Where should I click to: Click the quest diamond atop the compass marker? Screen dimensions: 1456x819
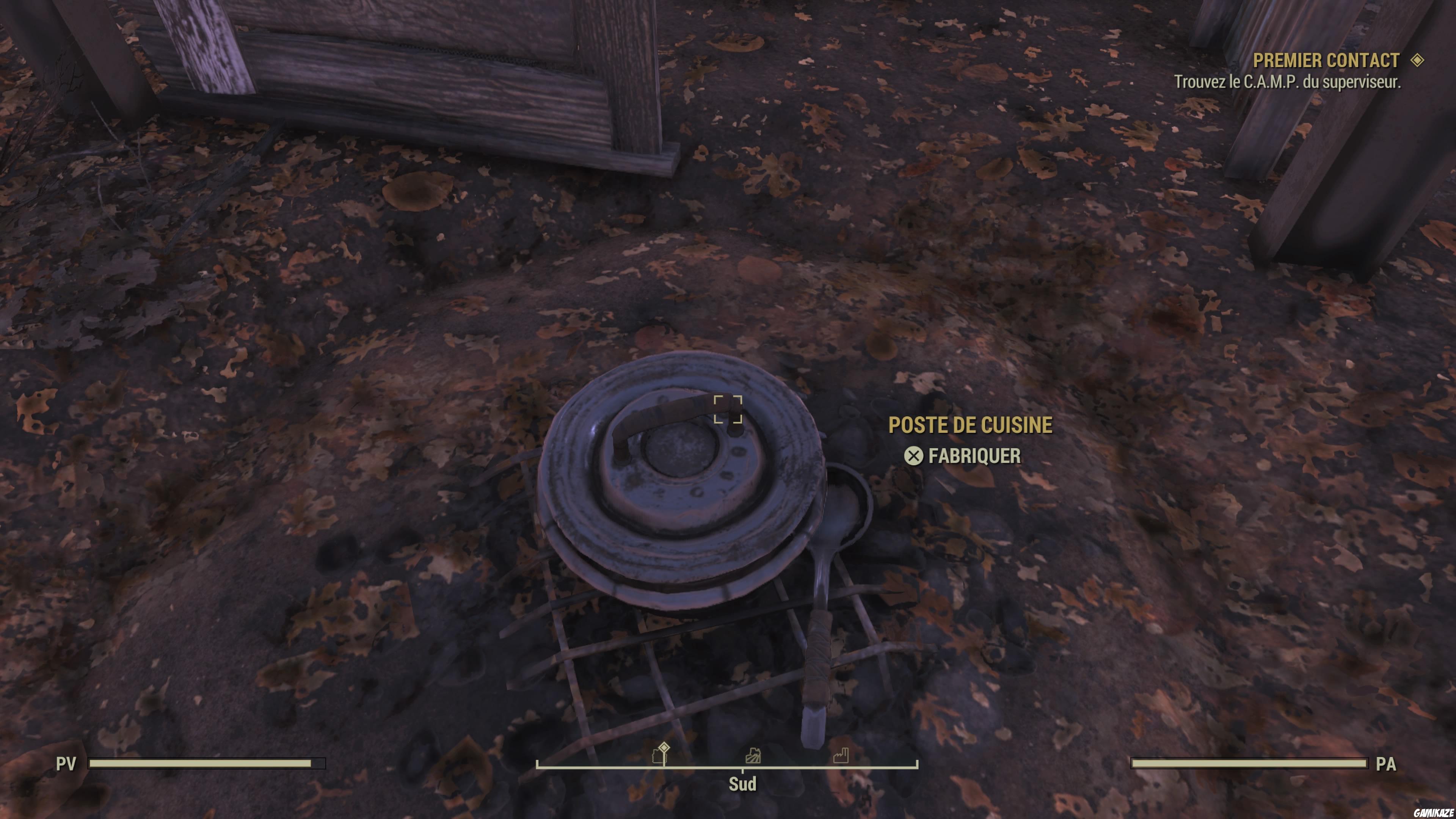click(x=664, y=747)
